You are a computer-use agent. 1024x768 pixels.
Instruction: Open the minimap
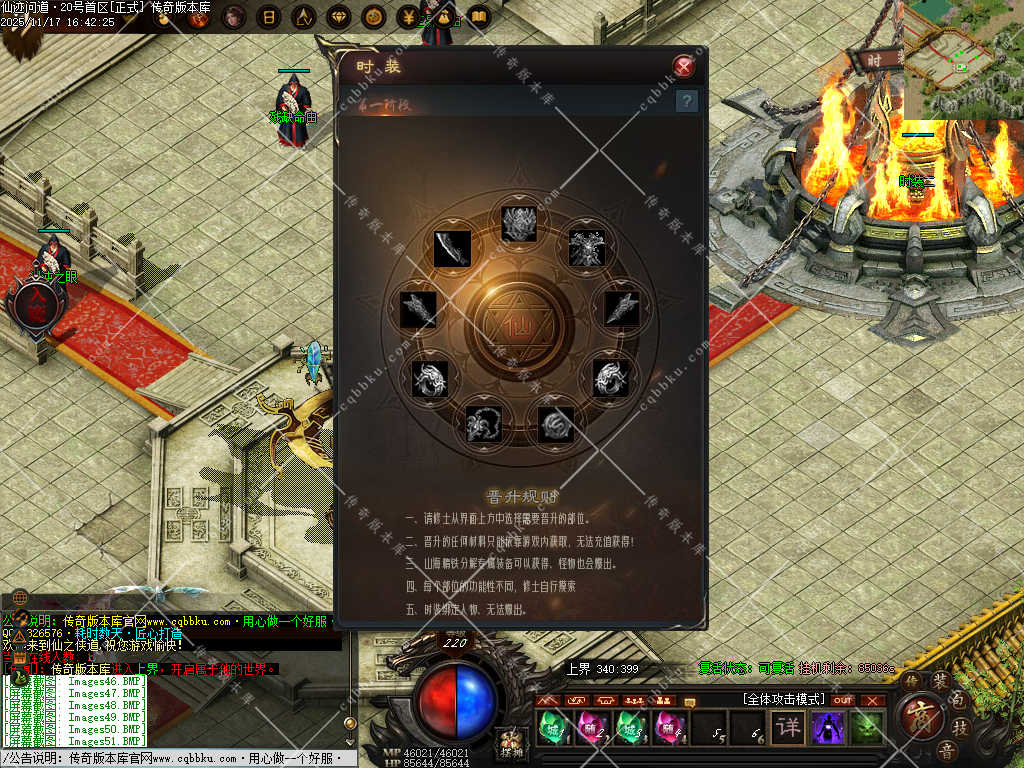tap(963, 58)
